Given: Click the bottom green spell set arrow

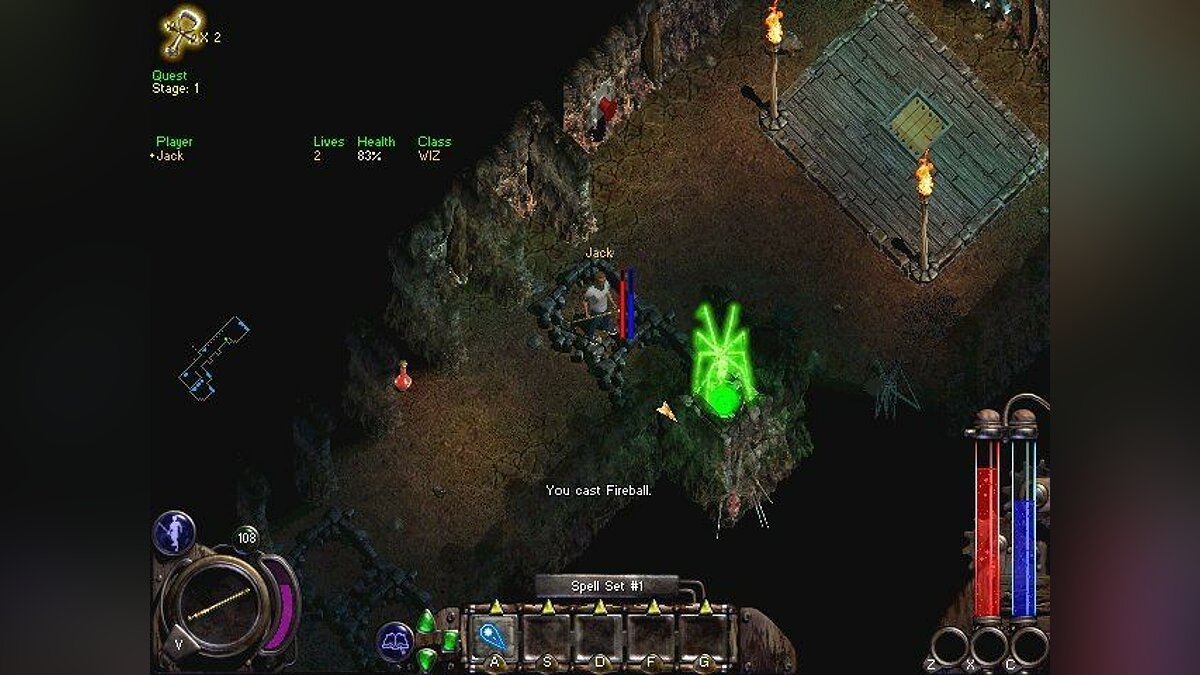Looking at the screenshot, I should pyautogui.click(x=427, y=659).
